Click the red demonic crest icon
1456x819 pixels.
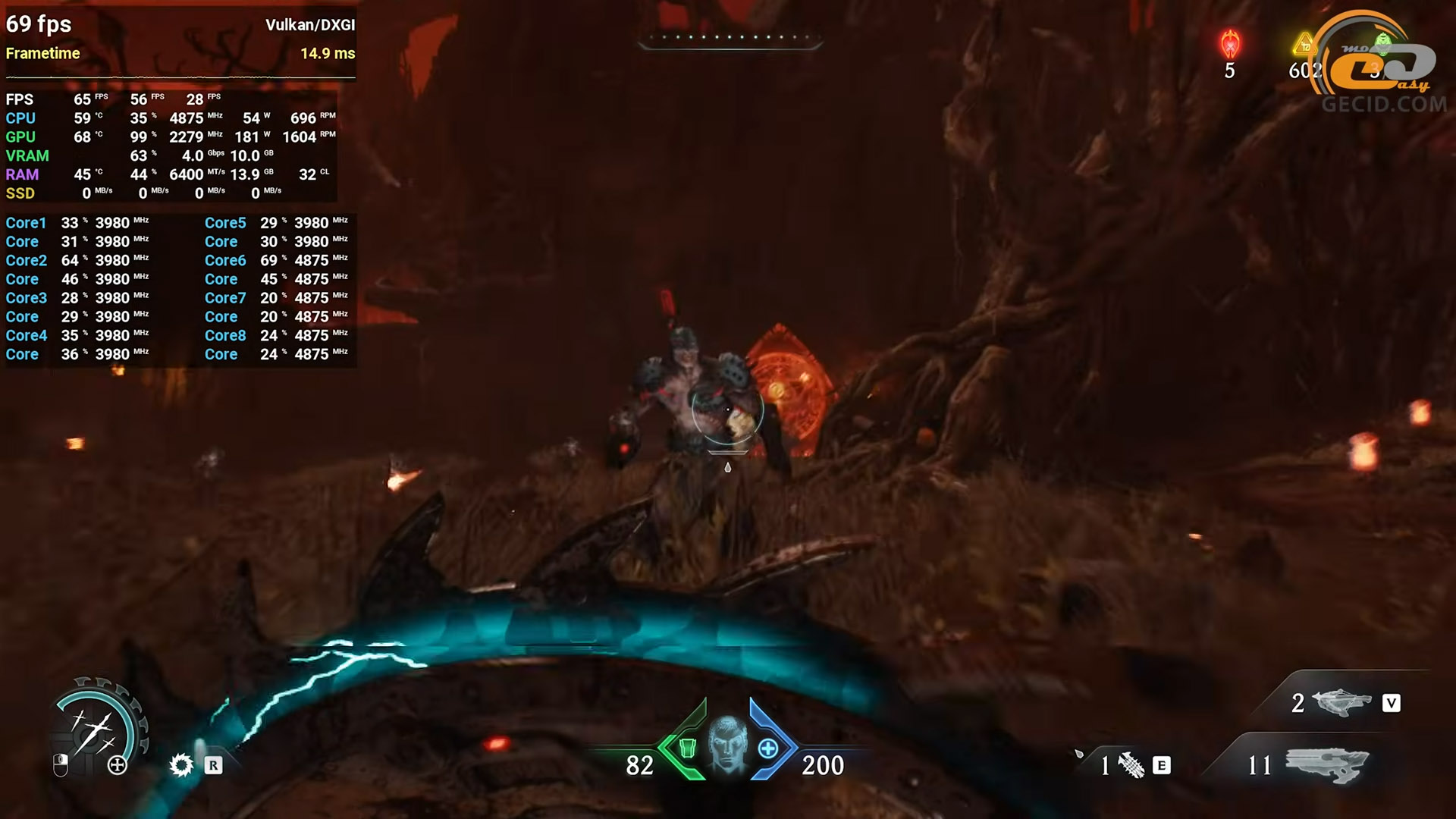click(x=1229, y=44)
